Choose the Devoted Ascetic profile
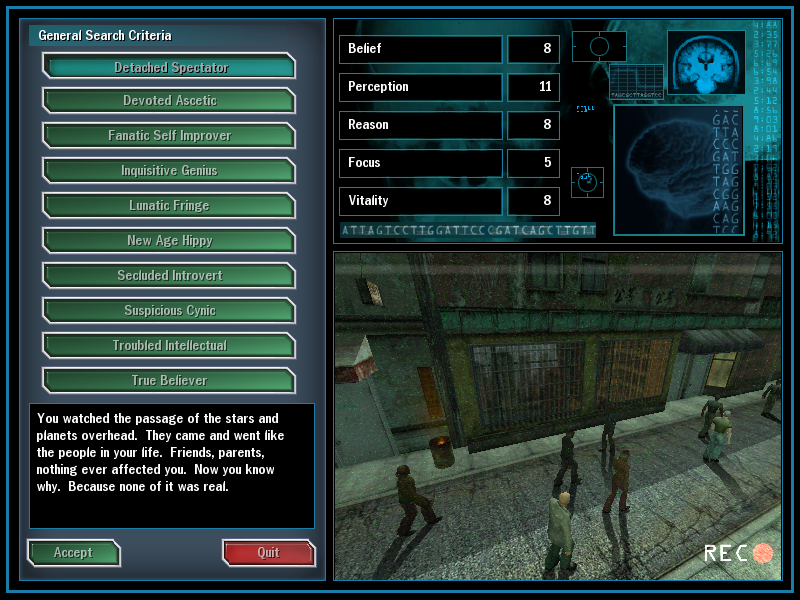Image resolution: width=800 pixels, height=600 pixels. [x=170, y=101]
